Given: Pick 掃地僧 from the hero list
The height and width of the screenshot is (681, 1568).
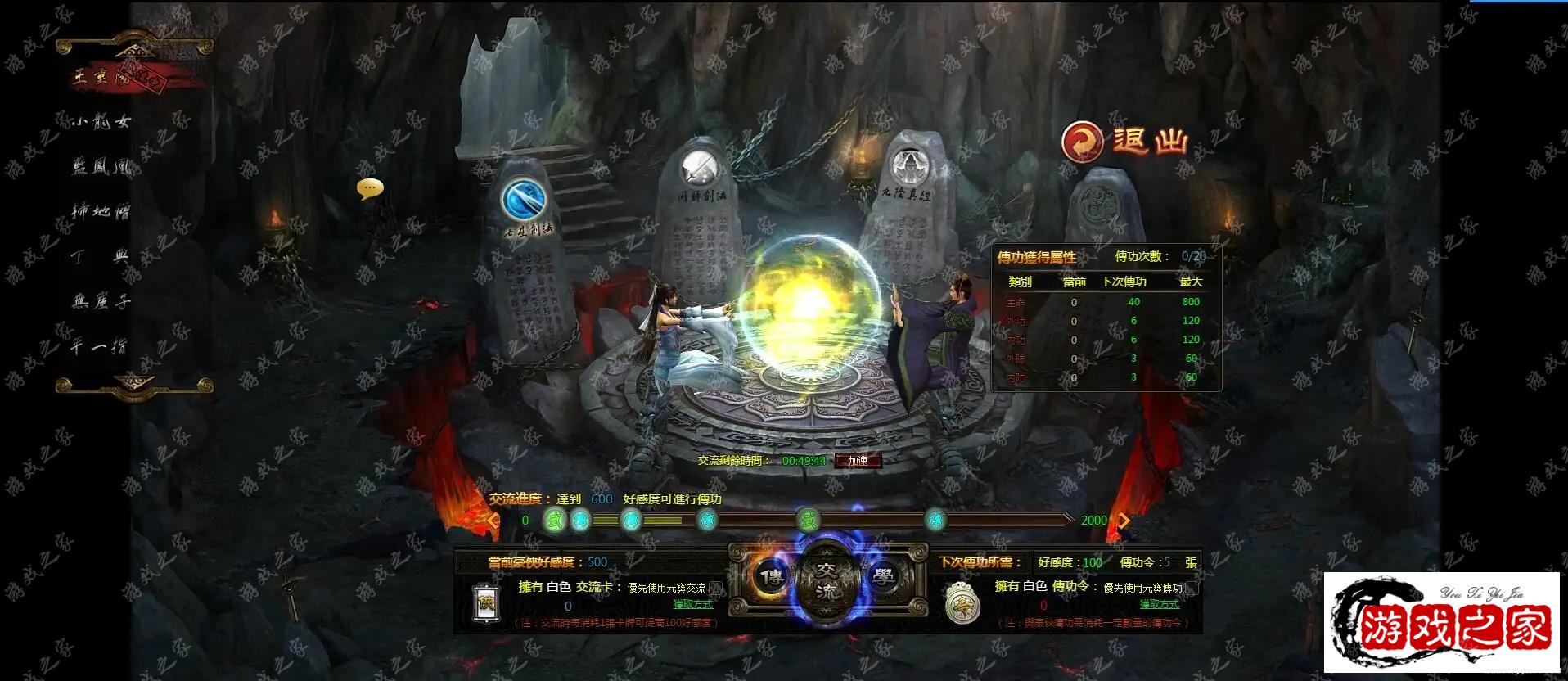Looking at the screenshot, I should pos(101,212).
